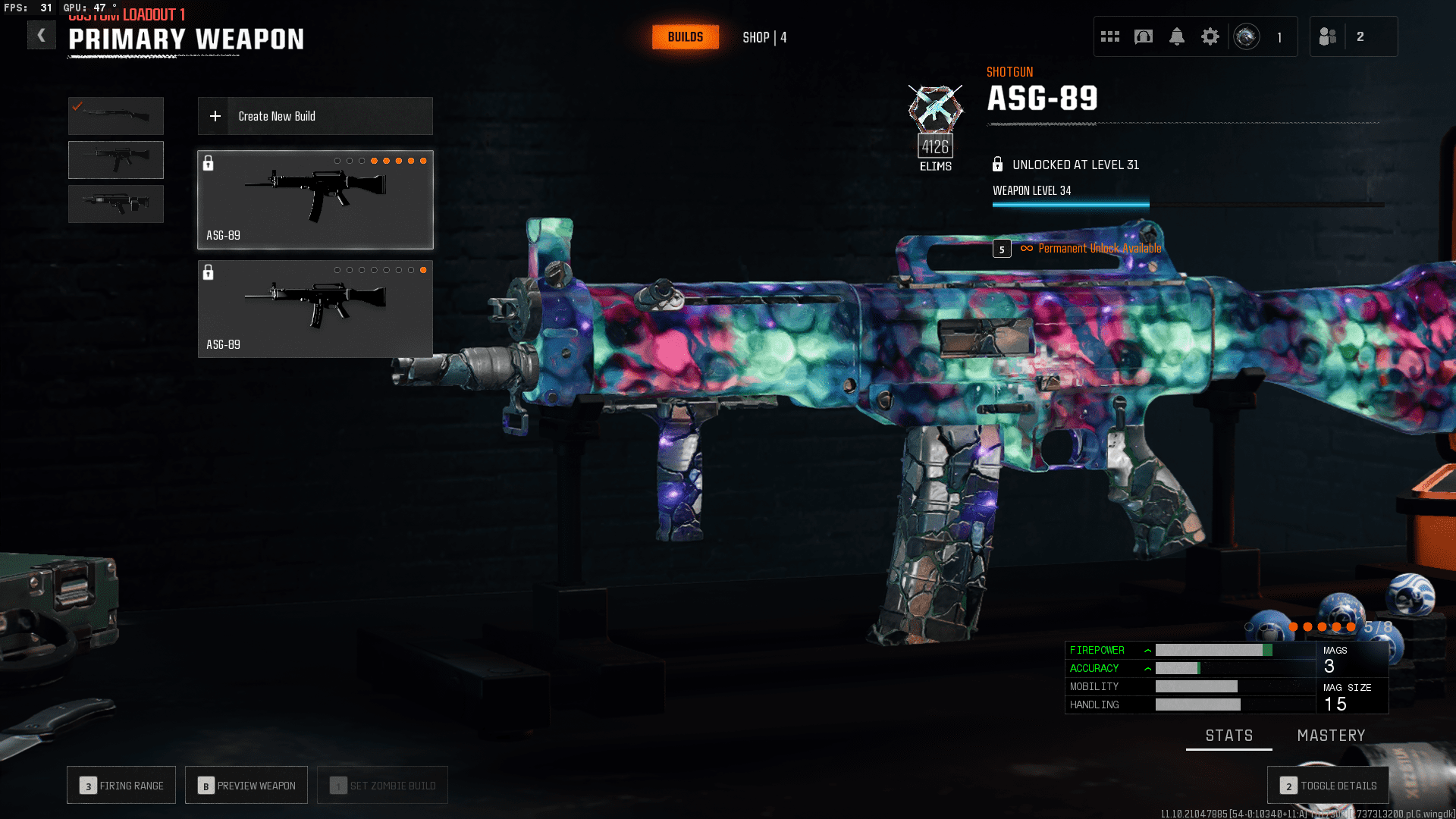Create a new build
The image size is (1456, 819).
pyautogui.click(x=315, y=116)
